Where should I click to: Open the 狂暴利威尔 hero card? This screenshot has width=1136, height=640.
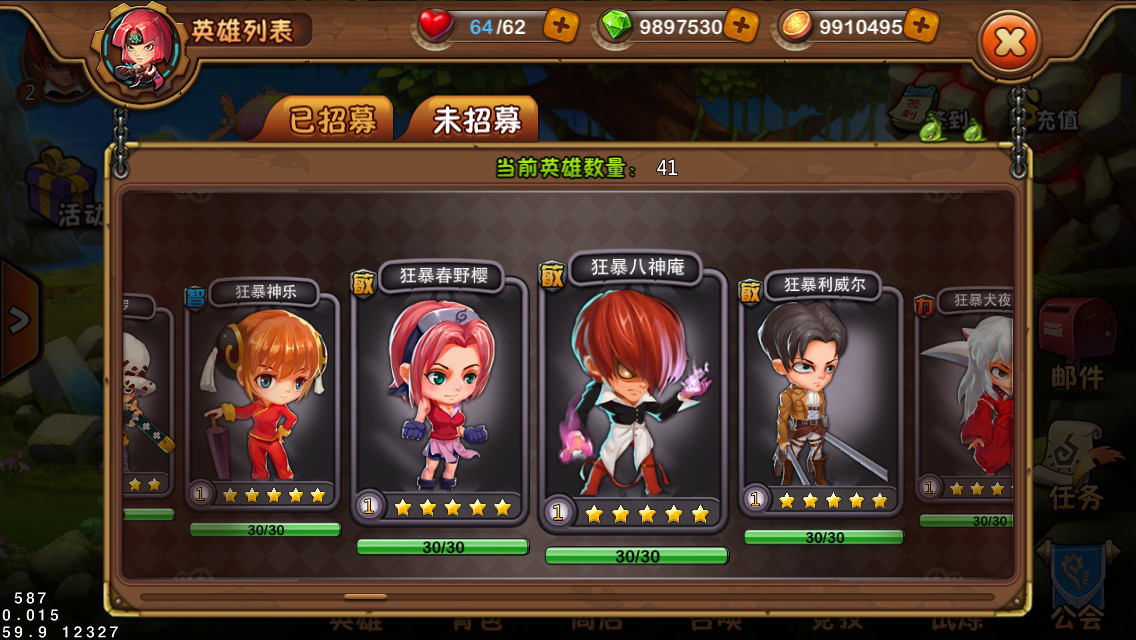click(x=822, y=395)
